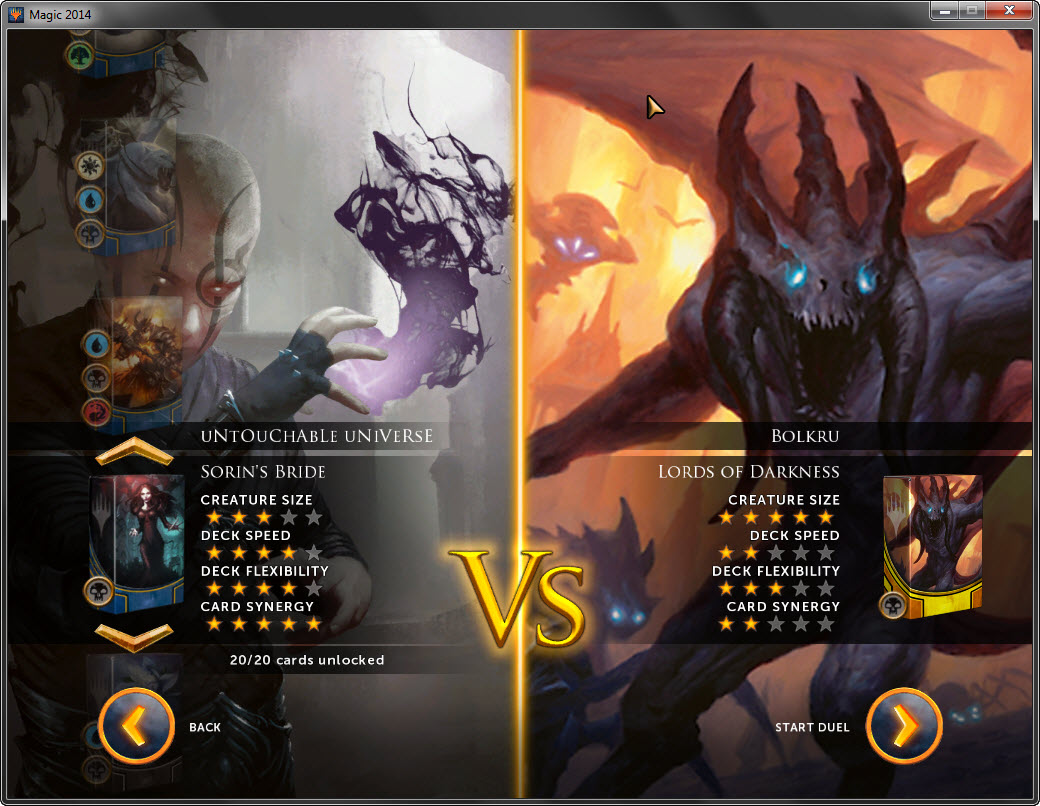The height and width of the screenshot is (806, 1040).
Task: Start the duel with the right arrow
Action: [904, 727]
